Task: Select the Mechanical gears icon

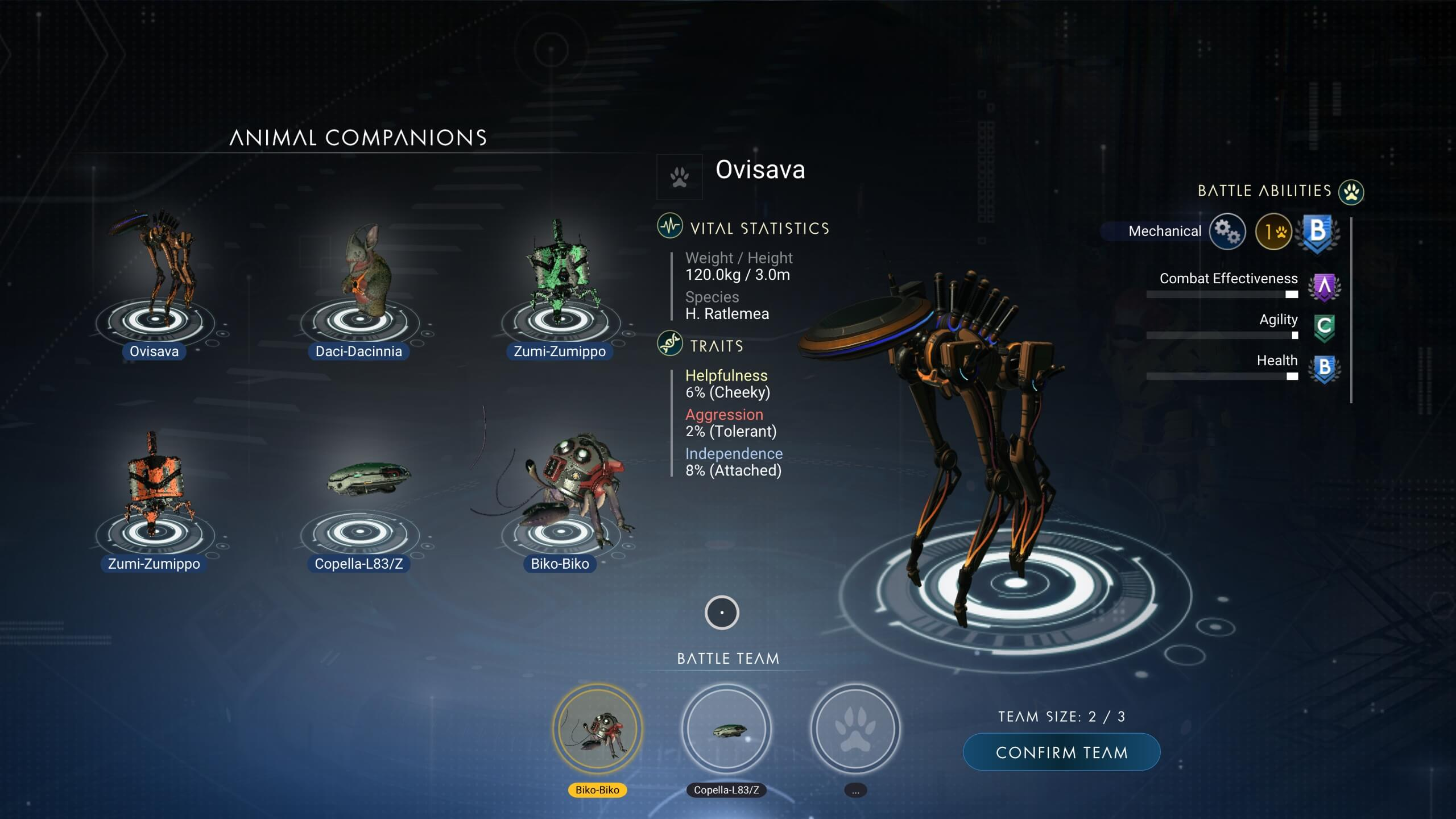Action: point(1228,232)
